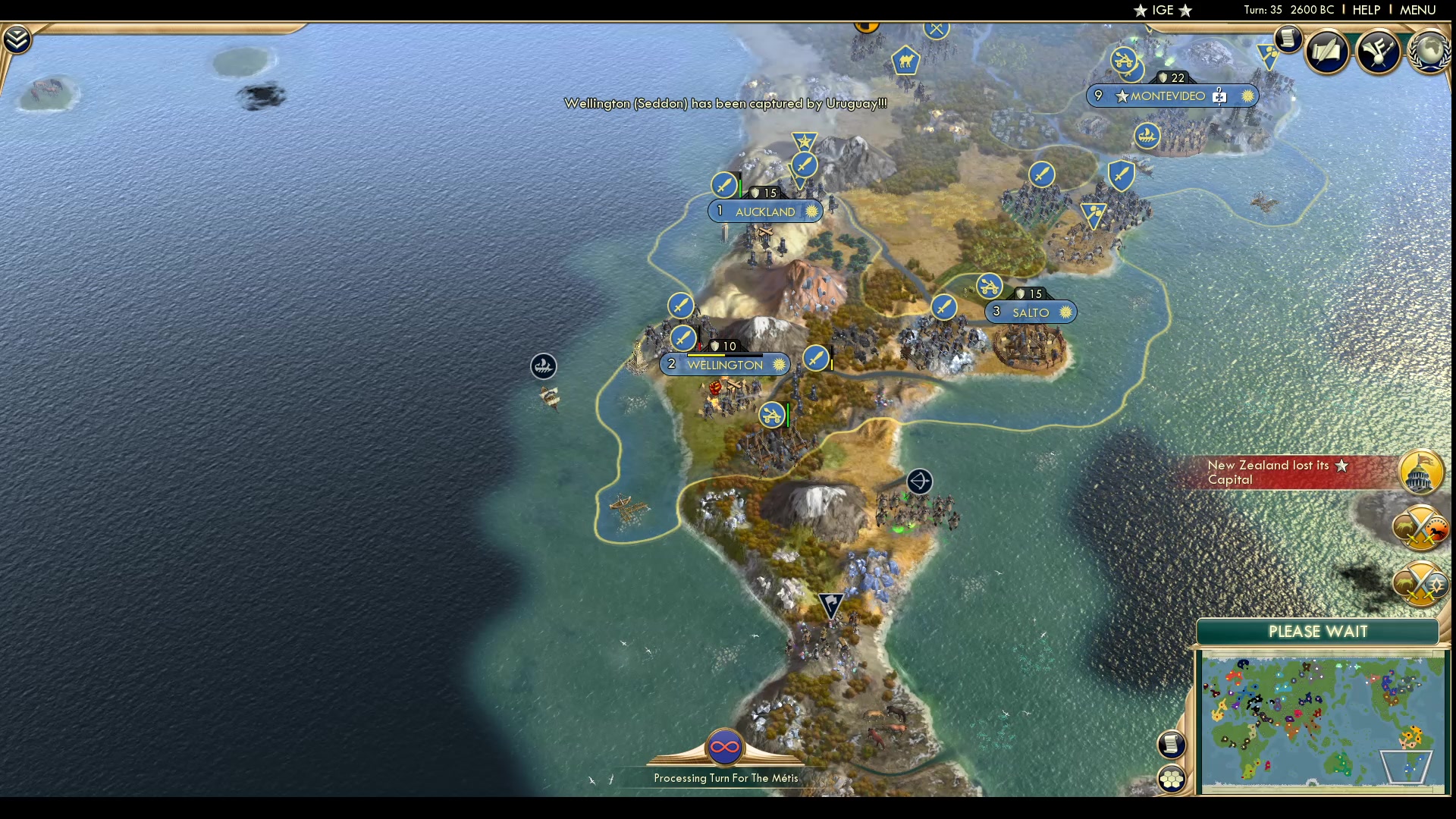Viewport: 1456px width, 819px height.
Task: Click the lost-capital building notification icon
Action: [x=1421, y=472]
